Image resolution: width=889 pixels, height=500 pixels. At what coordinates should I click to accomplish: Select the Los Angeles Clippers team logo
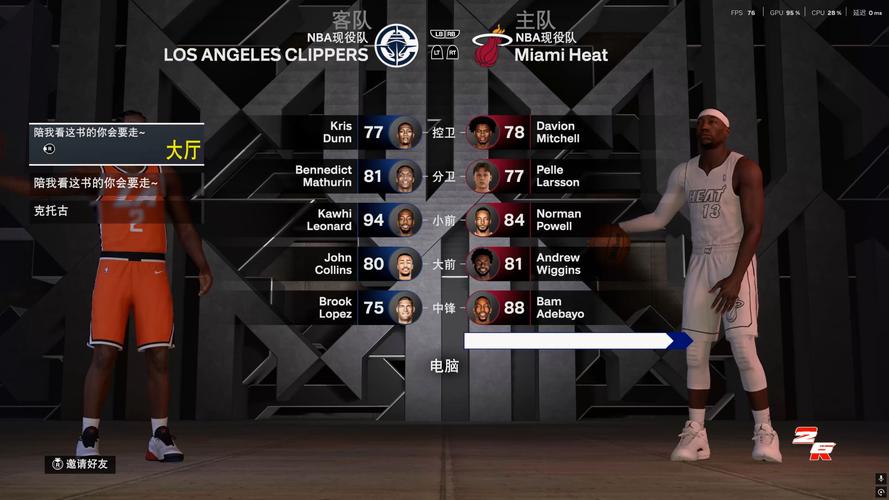point(396,45)
